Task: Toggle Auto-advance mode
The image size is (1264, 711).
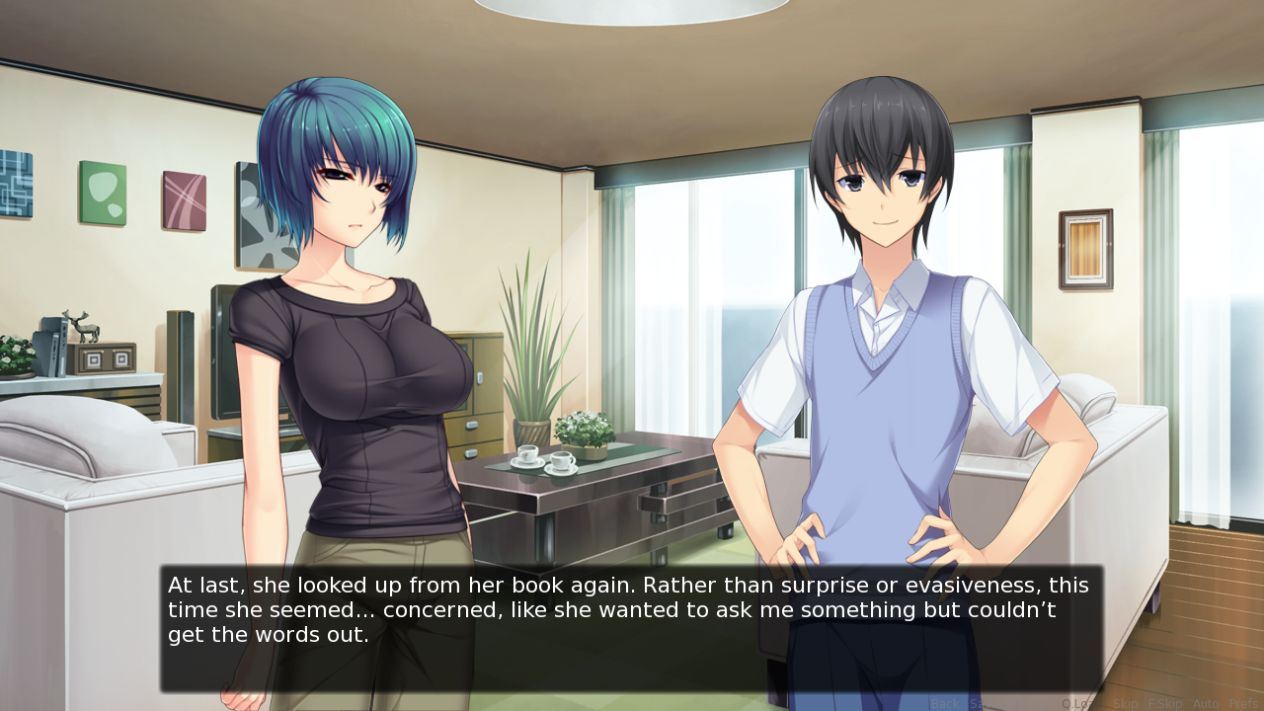Action: (1206, 703)
